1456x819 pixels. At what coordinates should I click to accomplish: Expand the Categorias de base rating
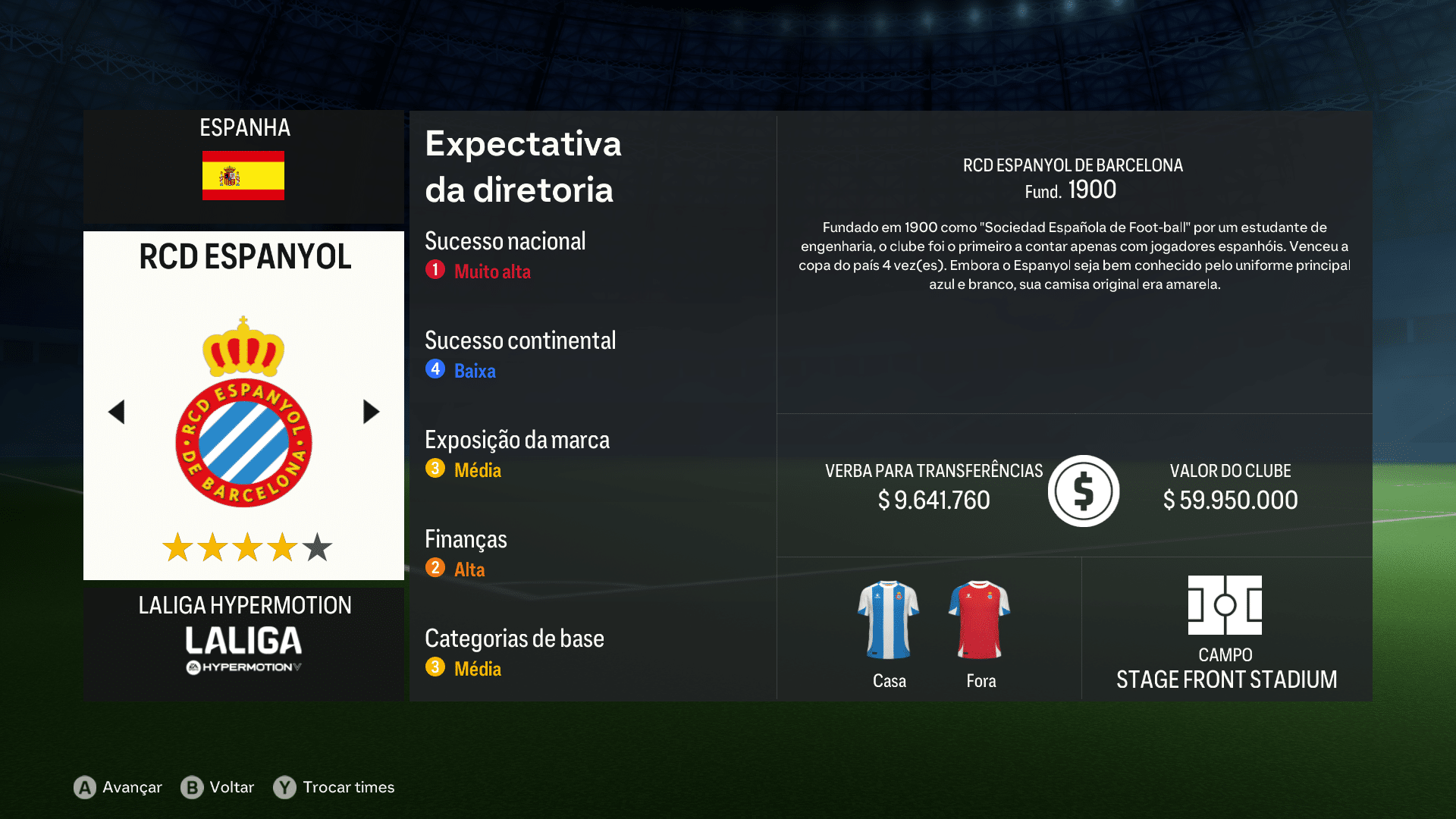435,667
